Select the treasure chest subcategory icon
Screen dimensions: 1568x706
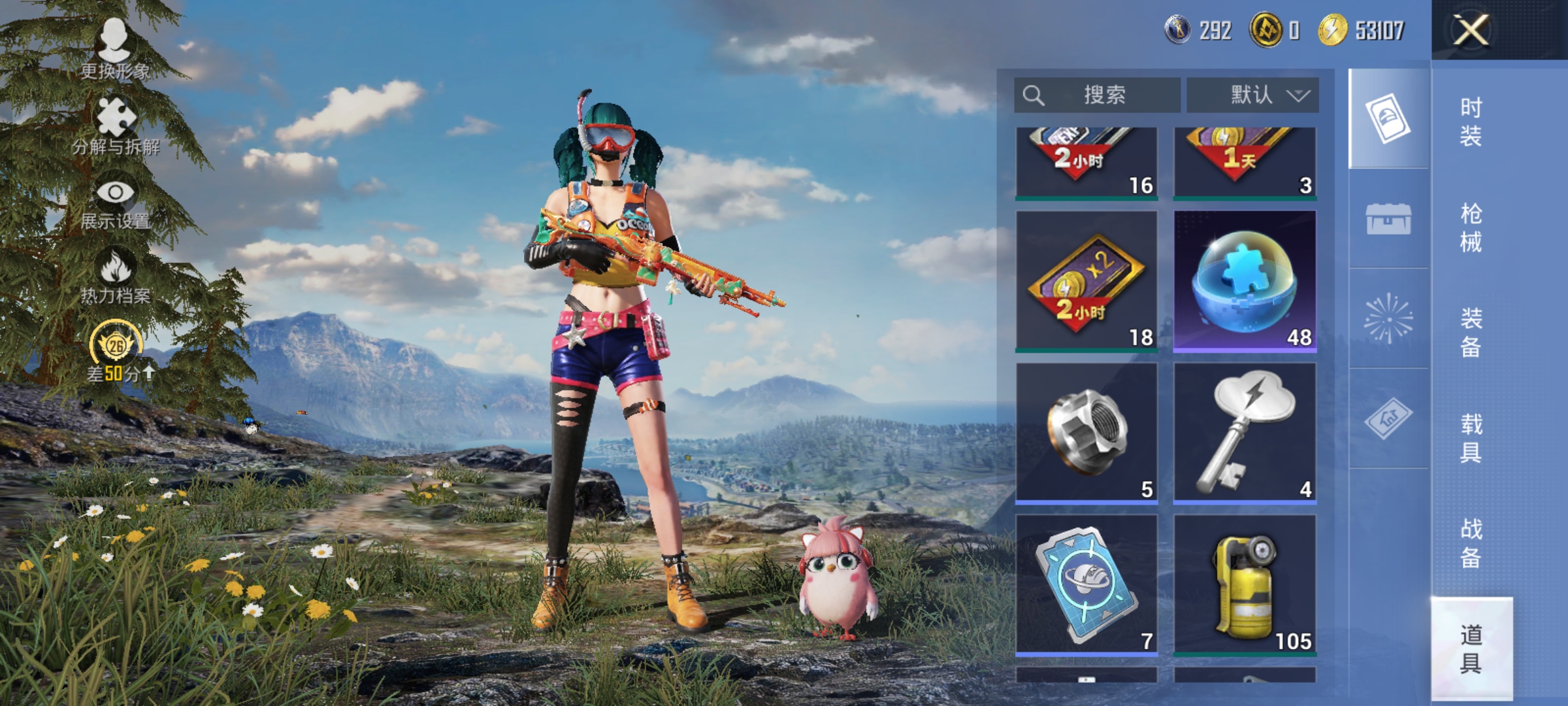[x=1388, y=219]
